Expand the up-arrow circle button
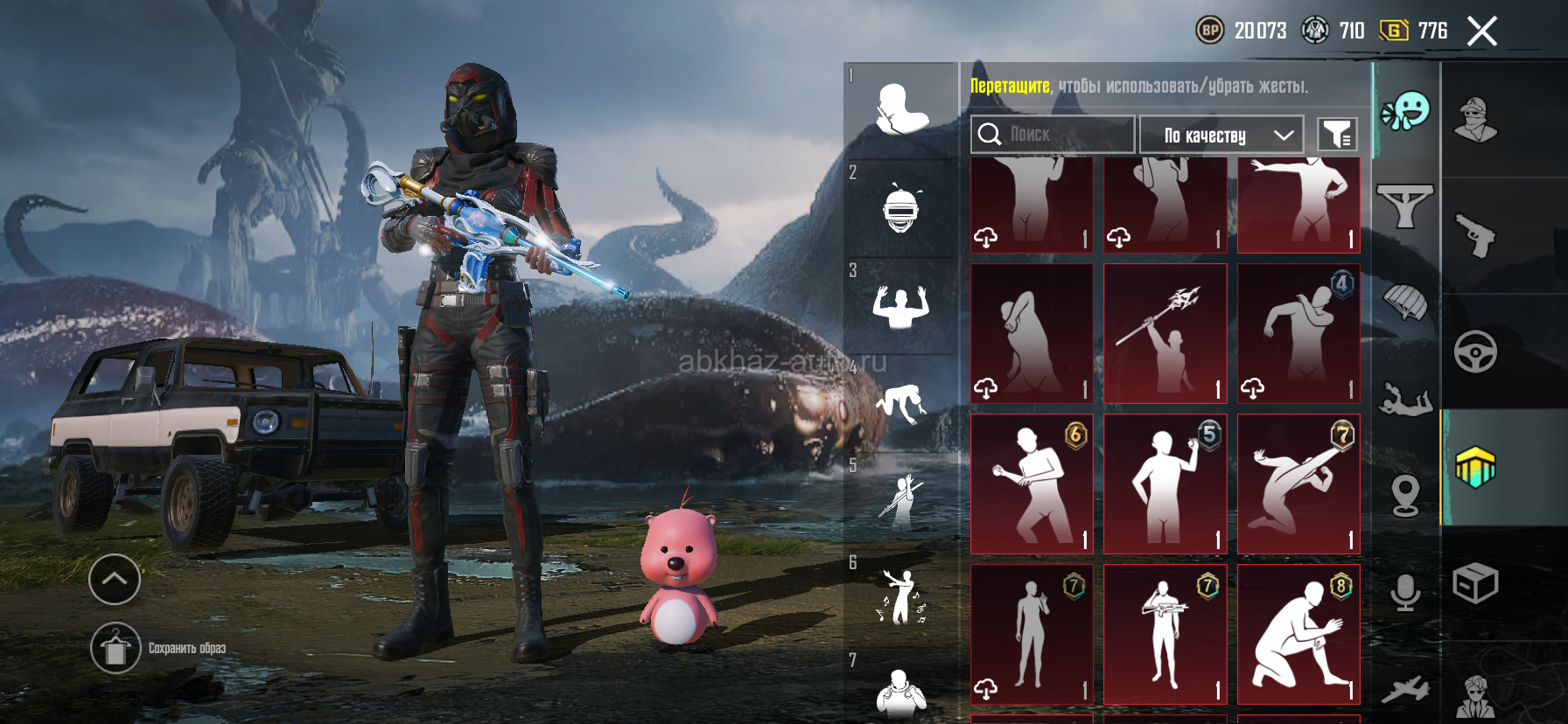This screenshot has height=724, width=1568. click(x=115, y=579)
